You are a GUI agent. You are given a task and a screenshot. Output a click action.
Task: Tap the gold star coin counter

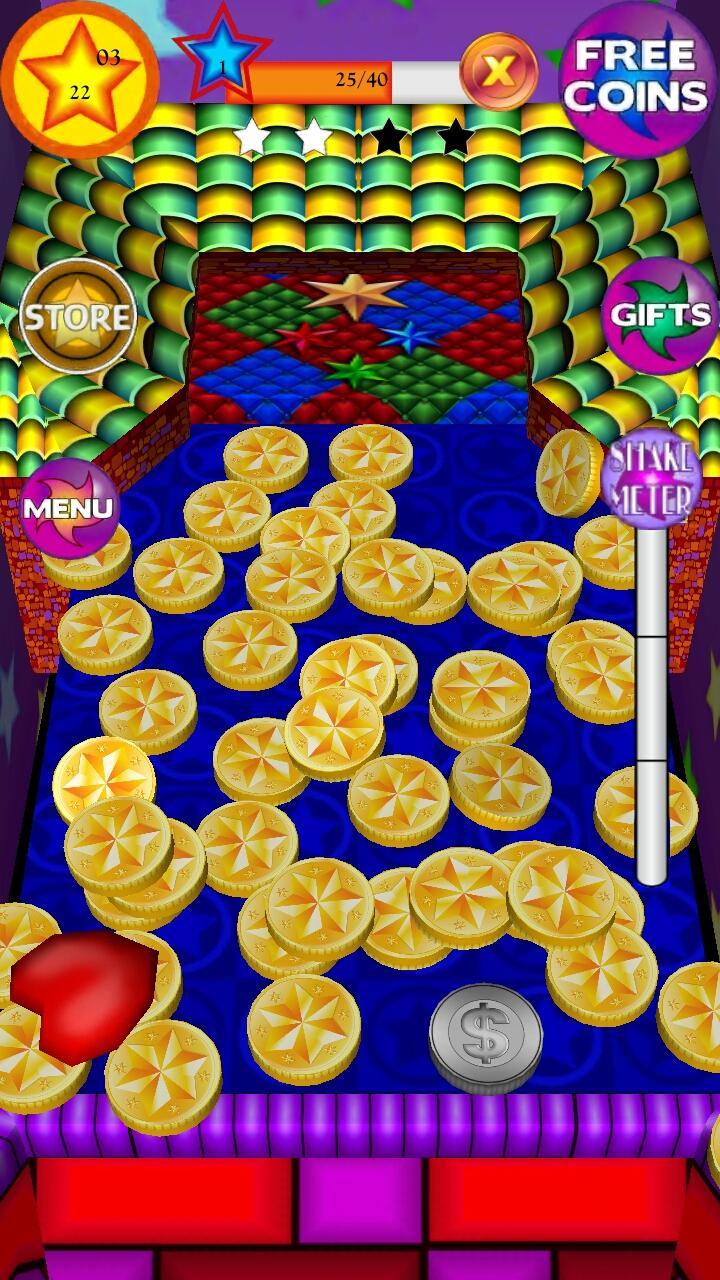pyautogui.click(x=80, y=76)
